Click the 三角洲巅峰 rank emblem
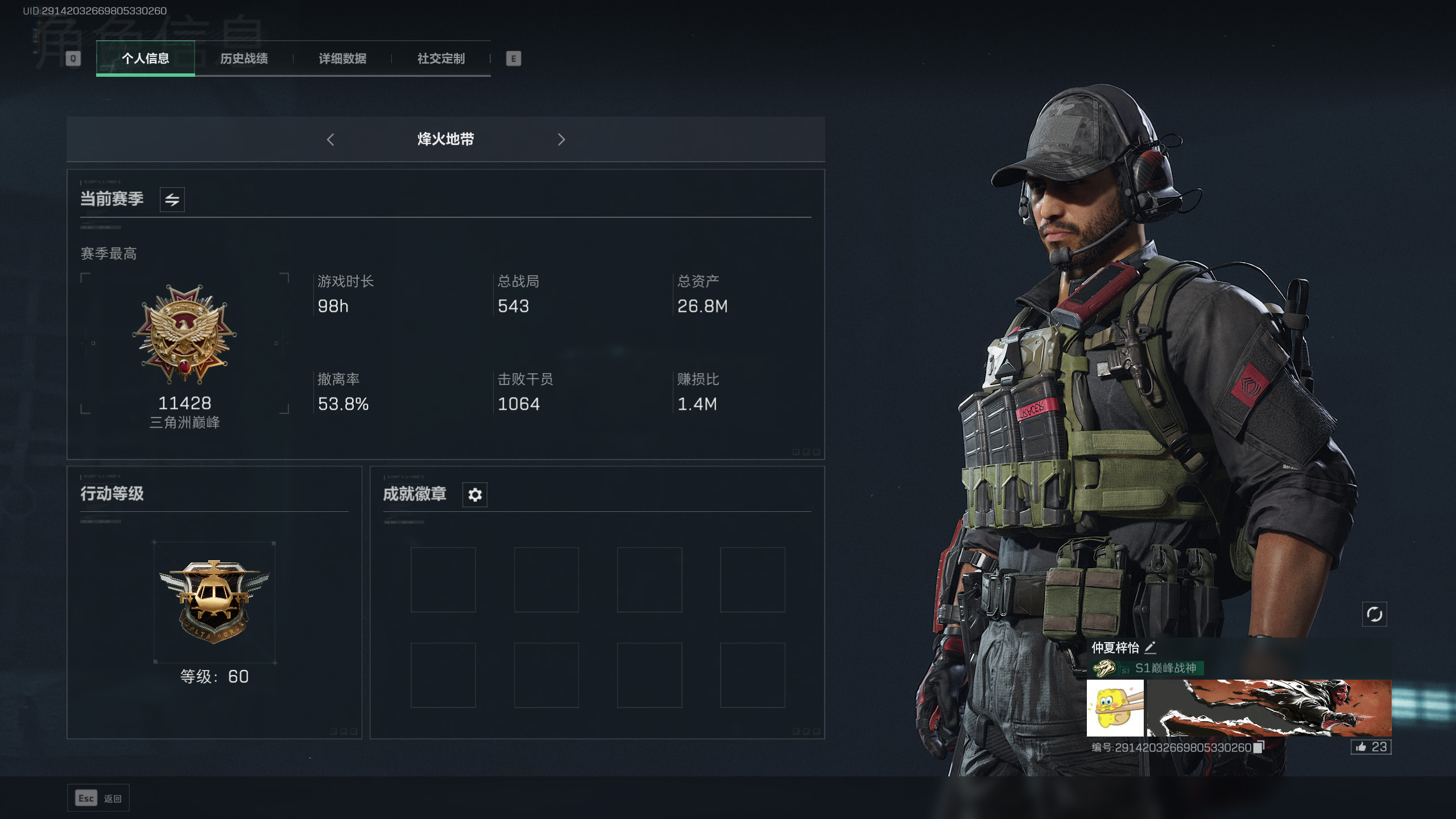 [x=185, y=336]
